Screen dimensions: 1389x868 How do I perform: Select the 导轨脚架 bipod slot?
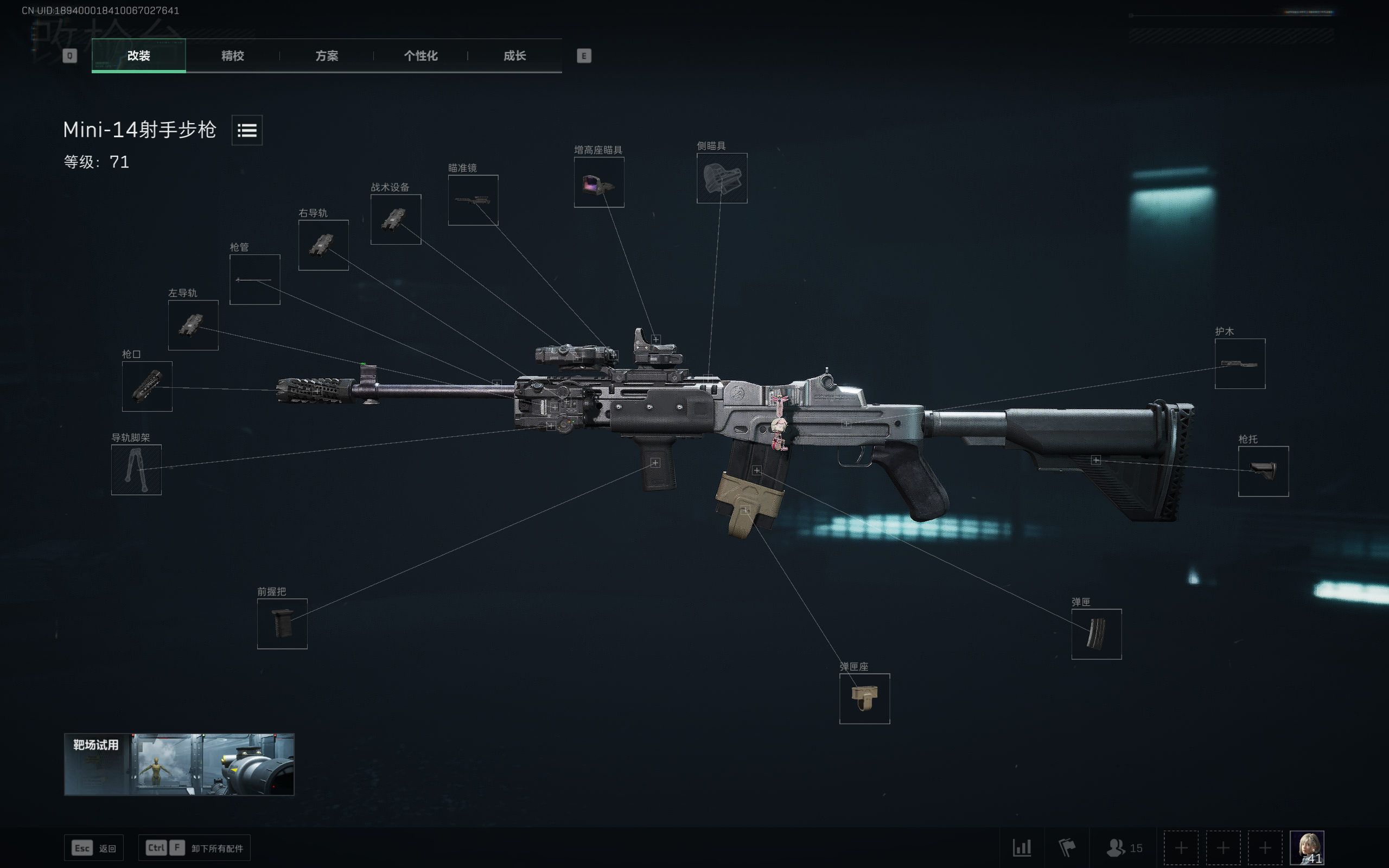[136, 470]
